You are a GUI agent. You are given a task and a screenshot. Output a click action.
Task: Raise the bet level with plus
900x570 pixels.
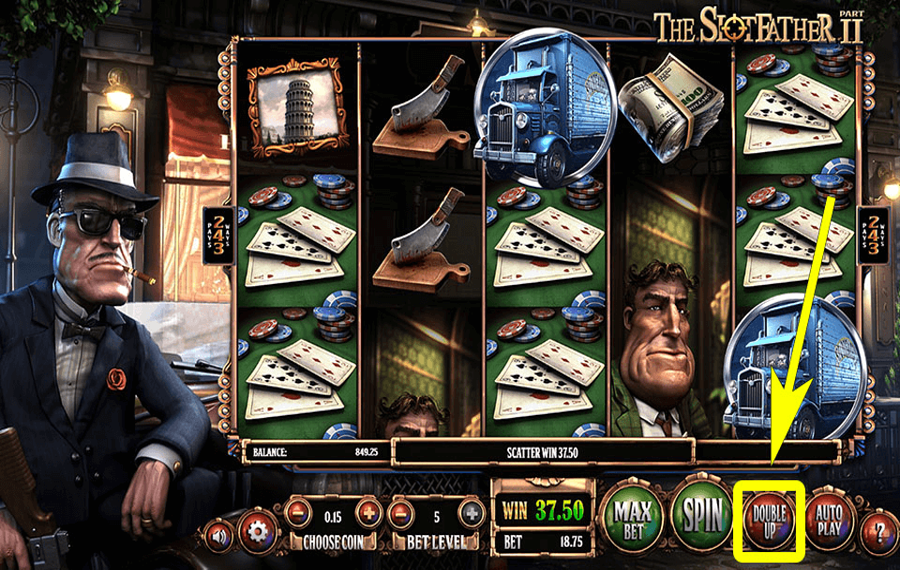pyautogui.click(x=471, y=513)
